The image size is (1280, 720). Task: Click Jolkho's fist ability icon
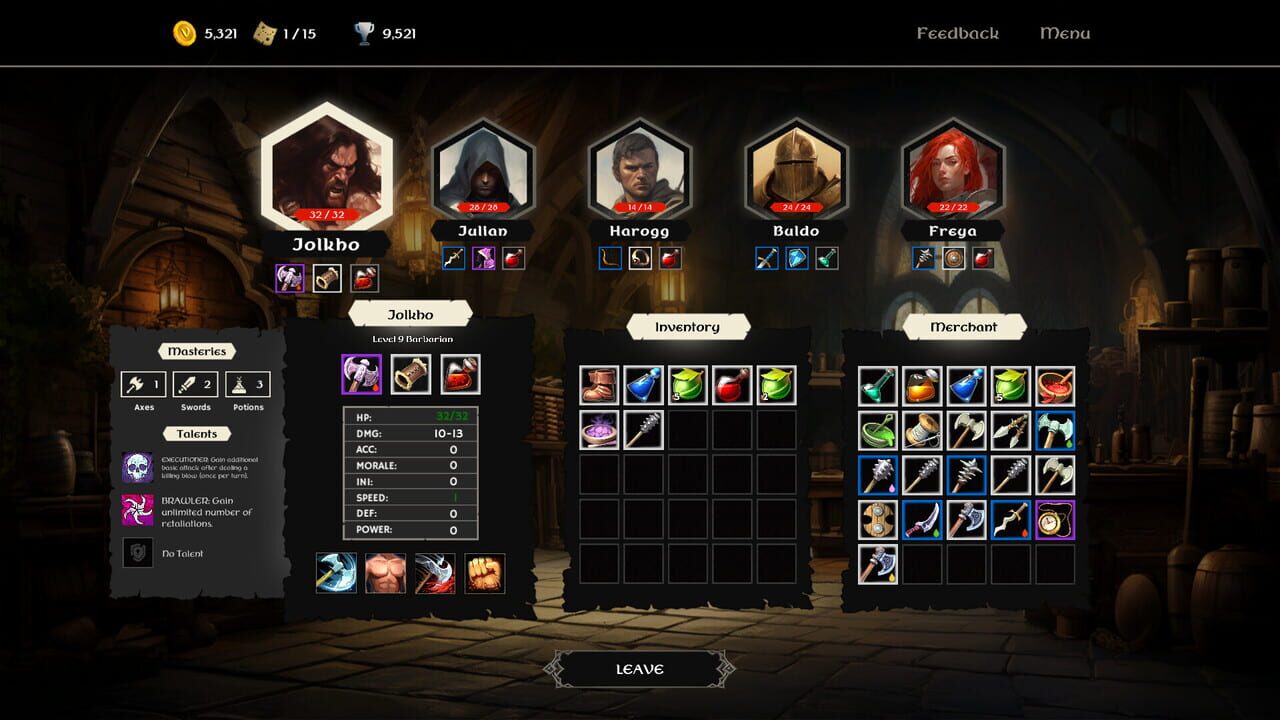click(x=483, y=574)
